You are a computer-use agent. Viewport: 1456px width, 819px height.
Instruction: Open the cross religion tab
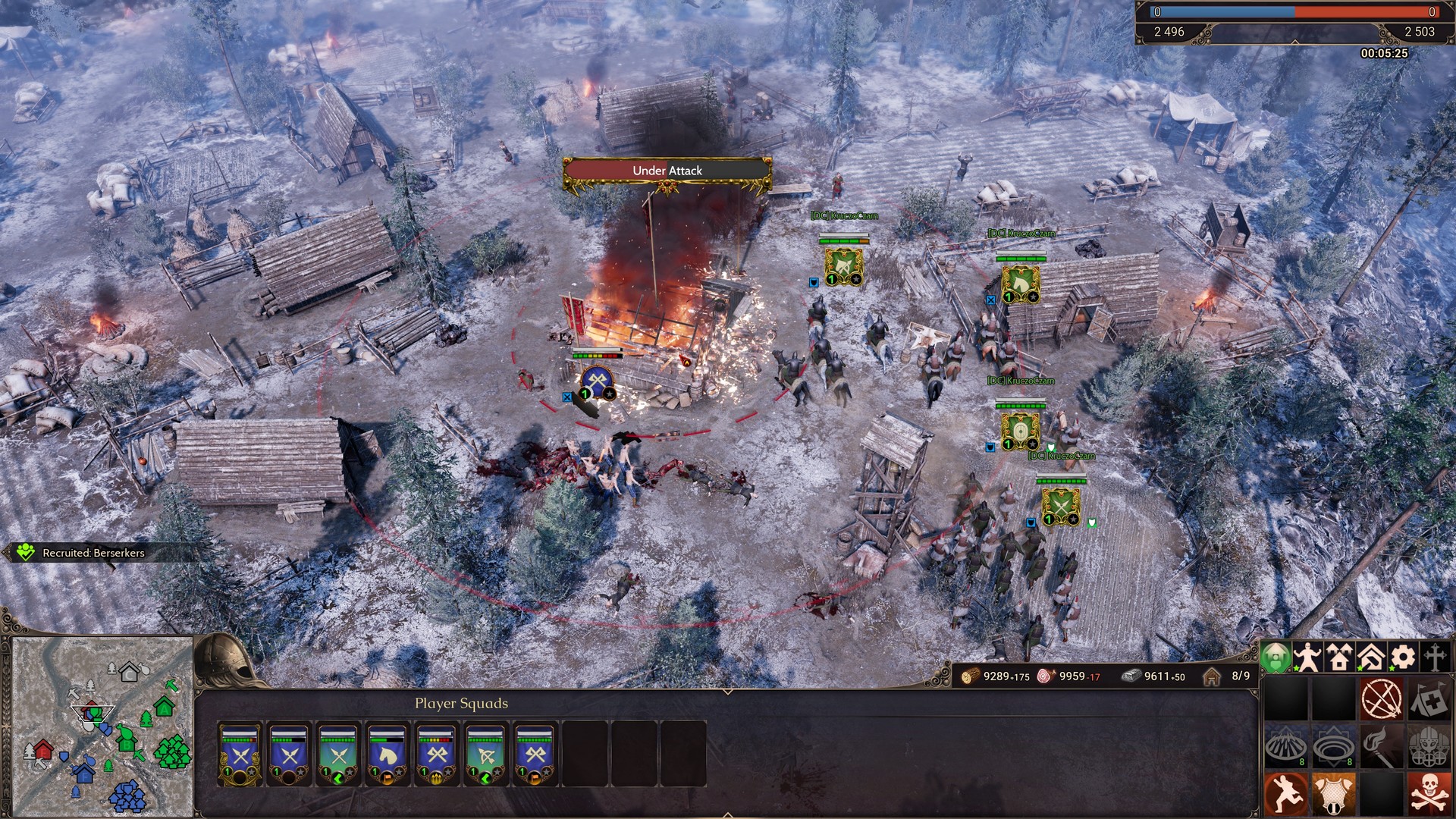point(1435,657)
